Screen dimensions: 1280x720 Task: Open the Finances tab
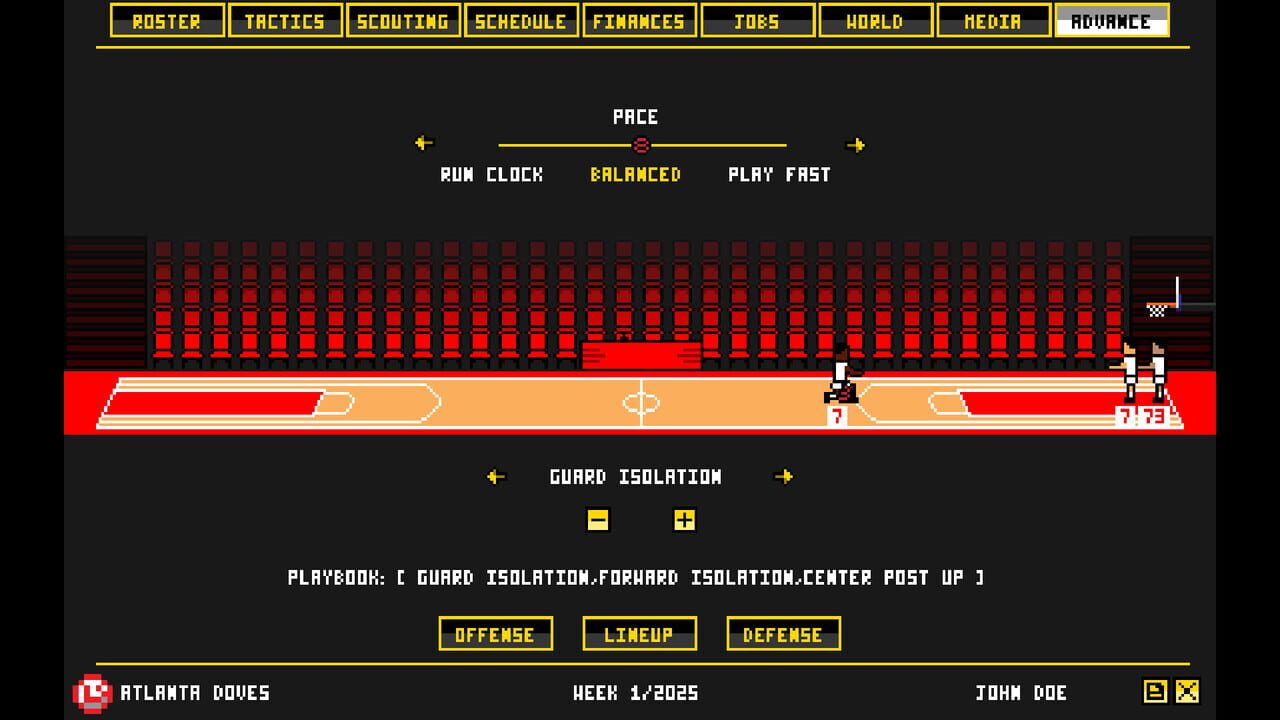(639, 20)
